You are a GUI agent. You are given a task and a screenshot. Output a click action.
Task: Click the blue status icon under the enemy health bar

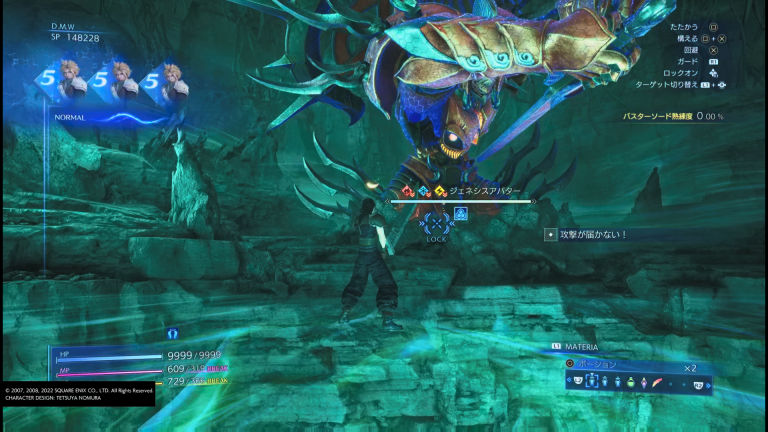(461, 213)
